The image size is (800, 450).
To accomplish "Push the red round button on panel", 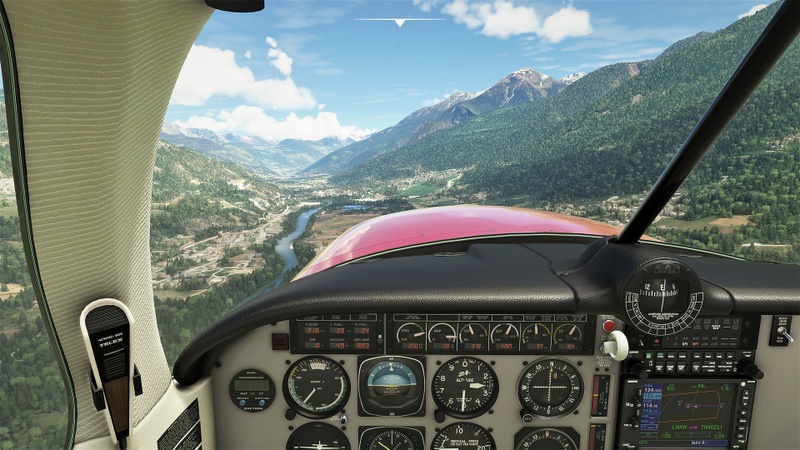I will pyautogui.click(x=608, y=325).
